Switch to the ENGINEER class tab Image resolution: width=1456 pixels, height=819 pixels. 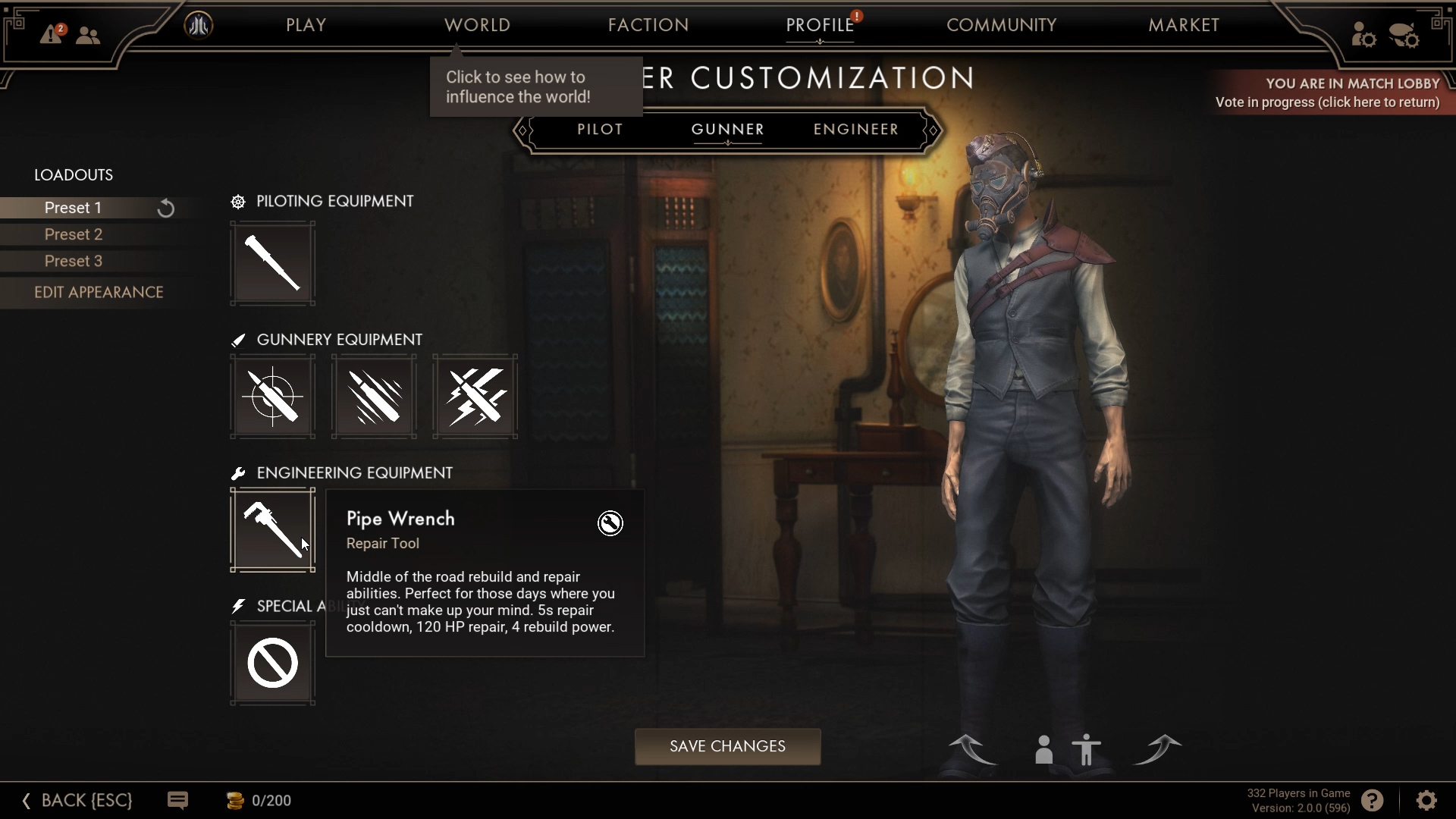pos(855,130)
